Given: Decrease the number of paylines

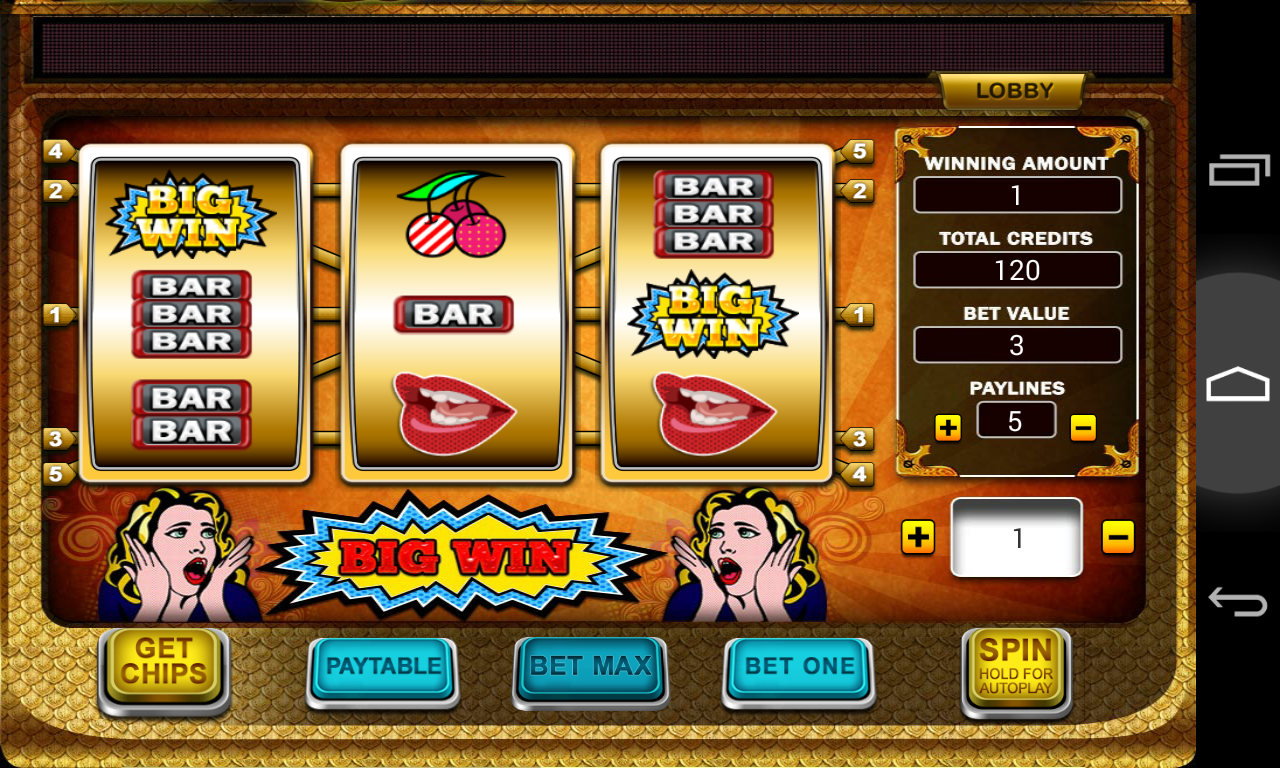Looking at the screenshot, I should [x=1083, y=428].
